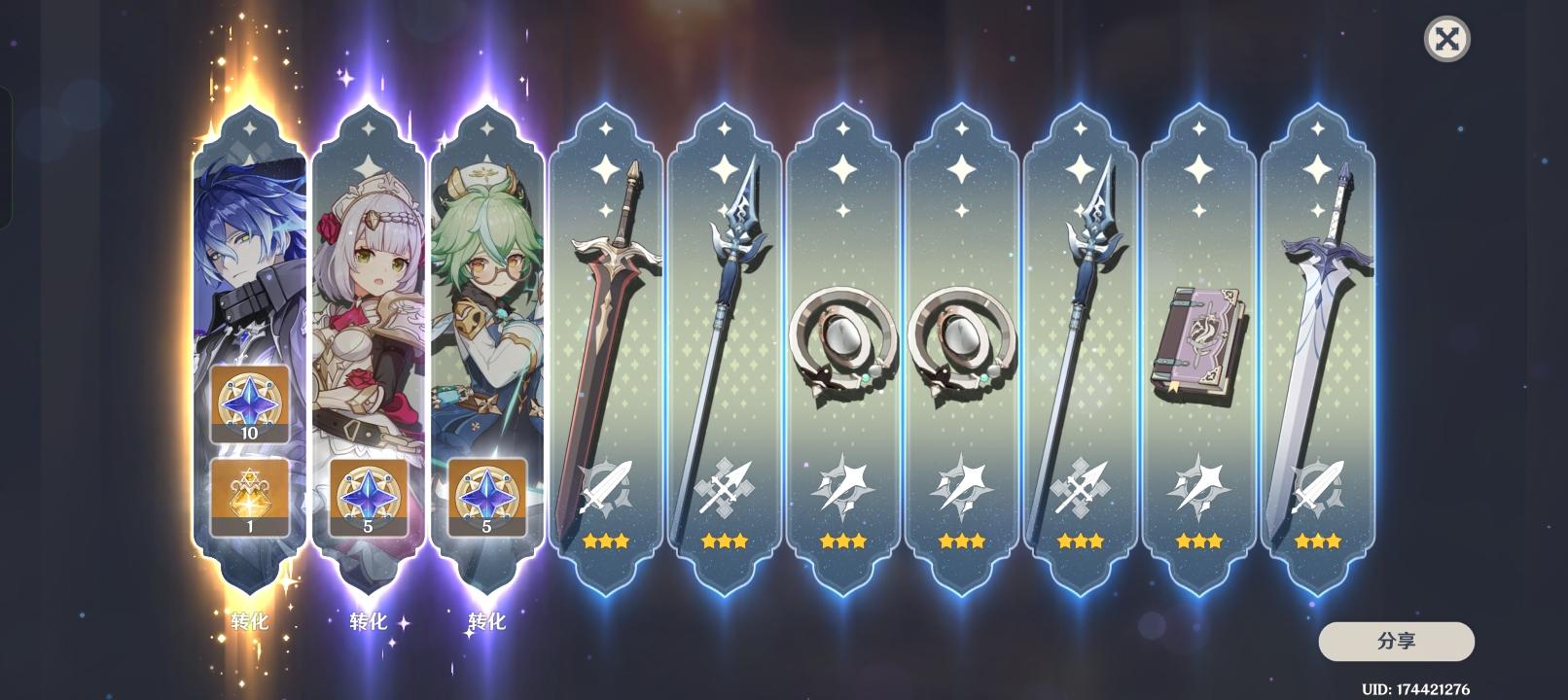Click the three-star rating under the greatsword
Viewport: 1568px width, 700px height.
(x=603, y=541)
